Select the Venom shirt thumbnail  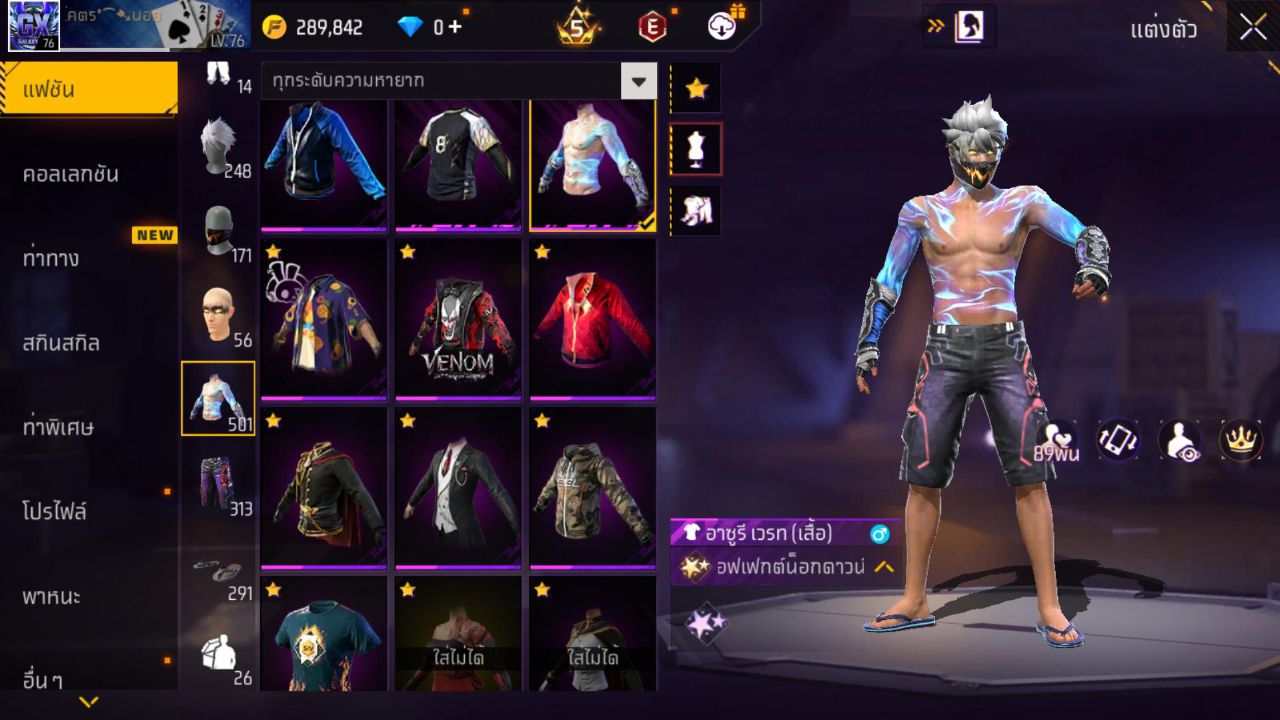click(457, 318)
